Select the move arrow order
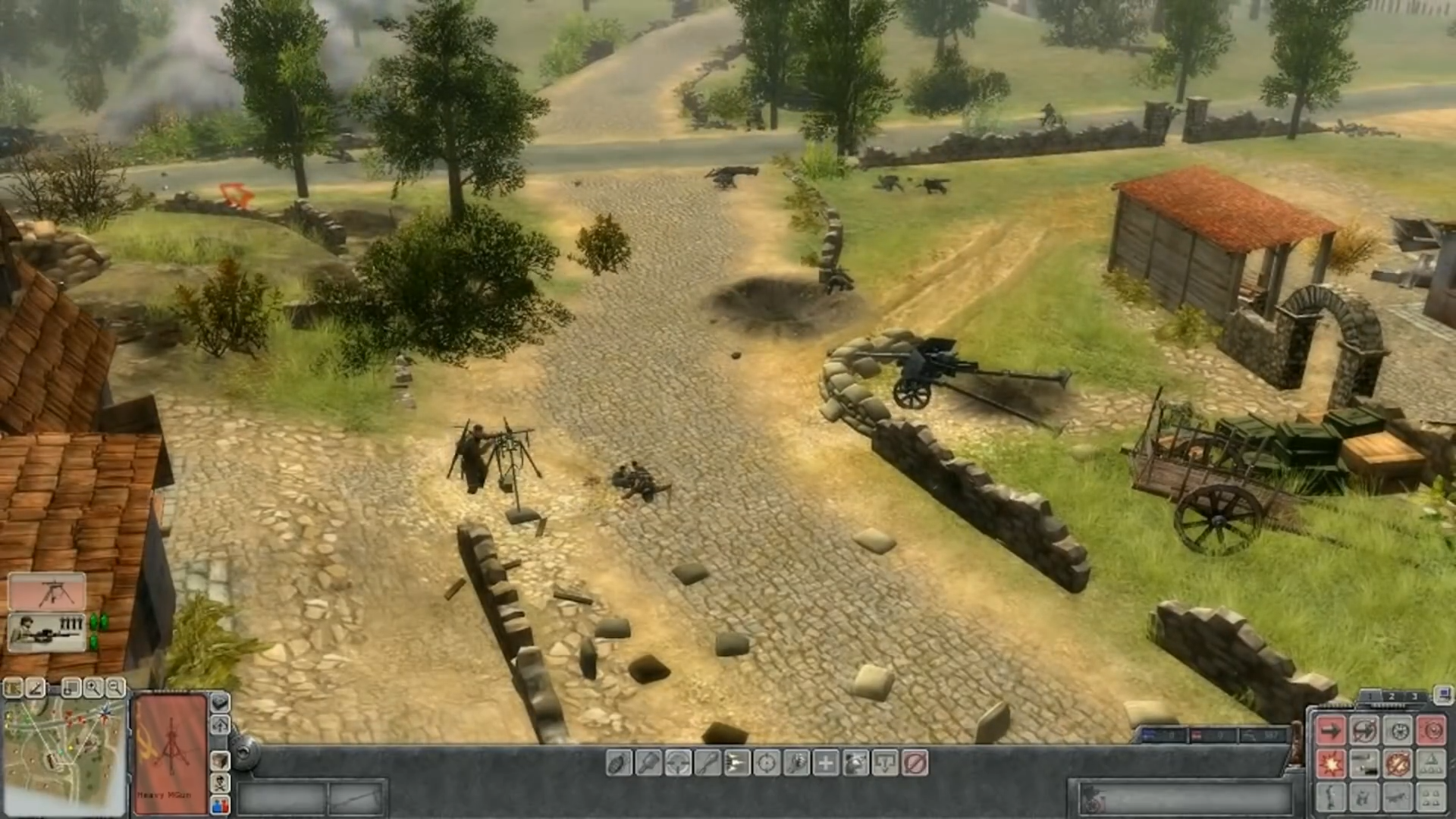 pyautogui.click(x=1331, y=731)
